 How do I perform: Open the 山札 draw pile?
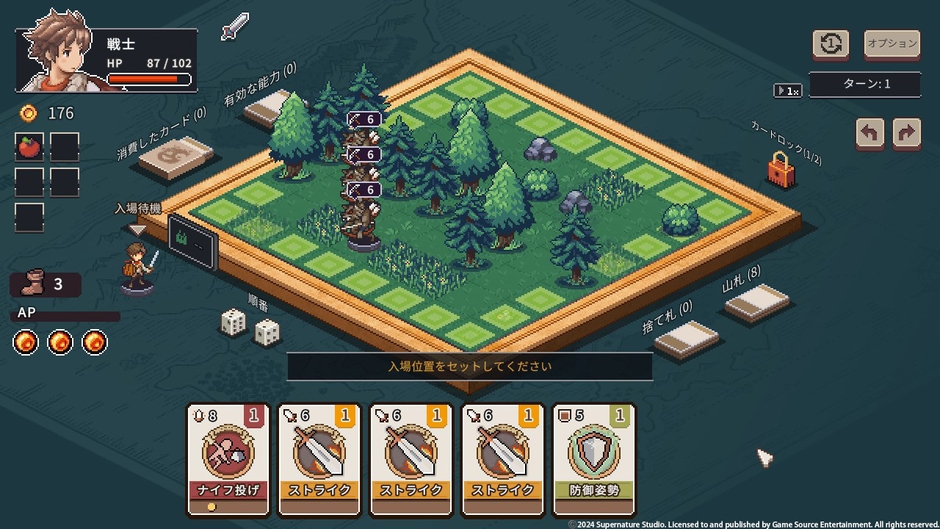tap(757, 303)
